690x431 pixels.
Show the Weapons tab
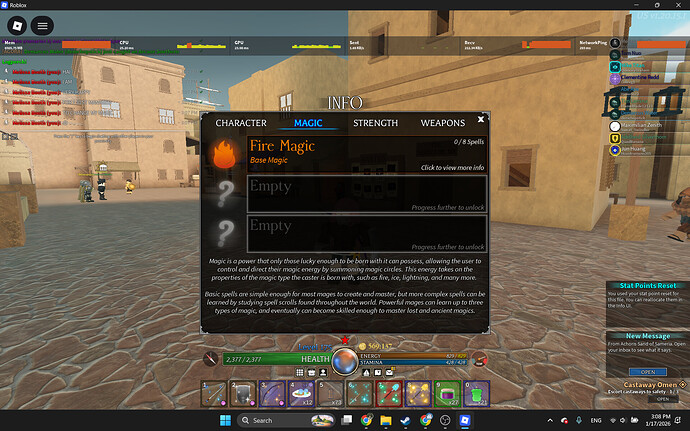pyautogui.click(x=442, y=123)
